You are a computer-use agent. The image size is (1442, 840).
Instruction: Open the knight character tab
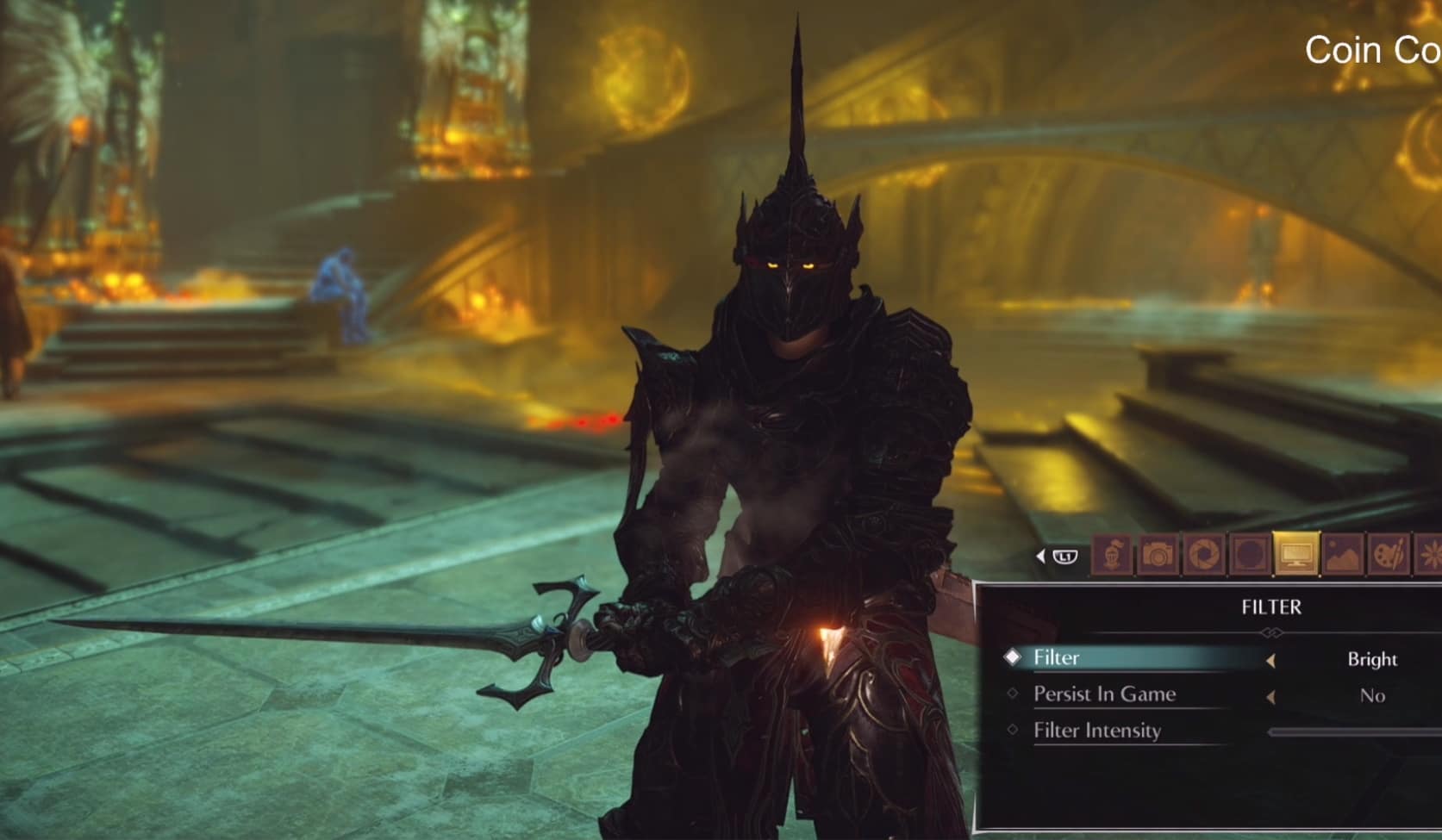(1112, 555)
